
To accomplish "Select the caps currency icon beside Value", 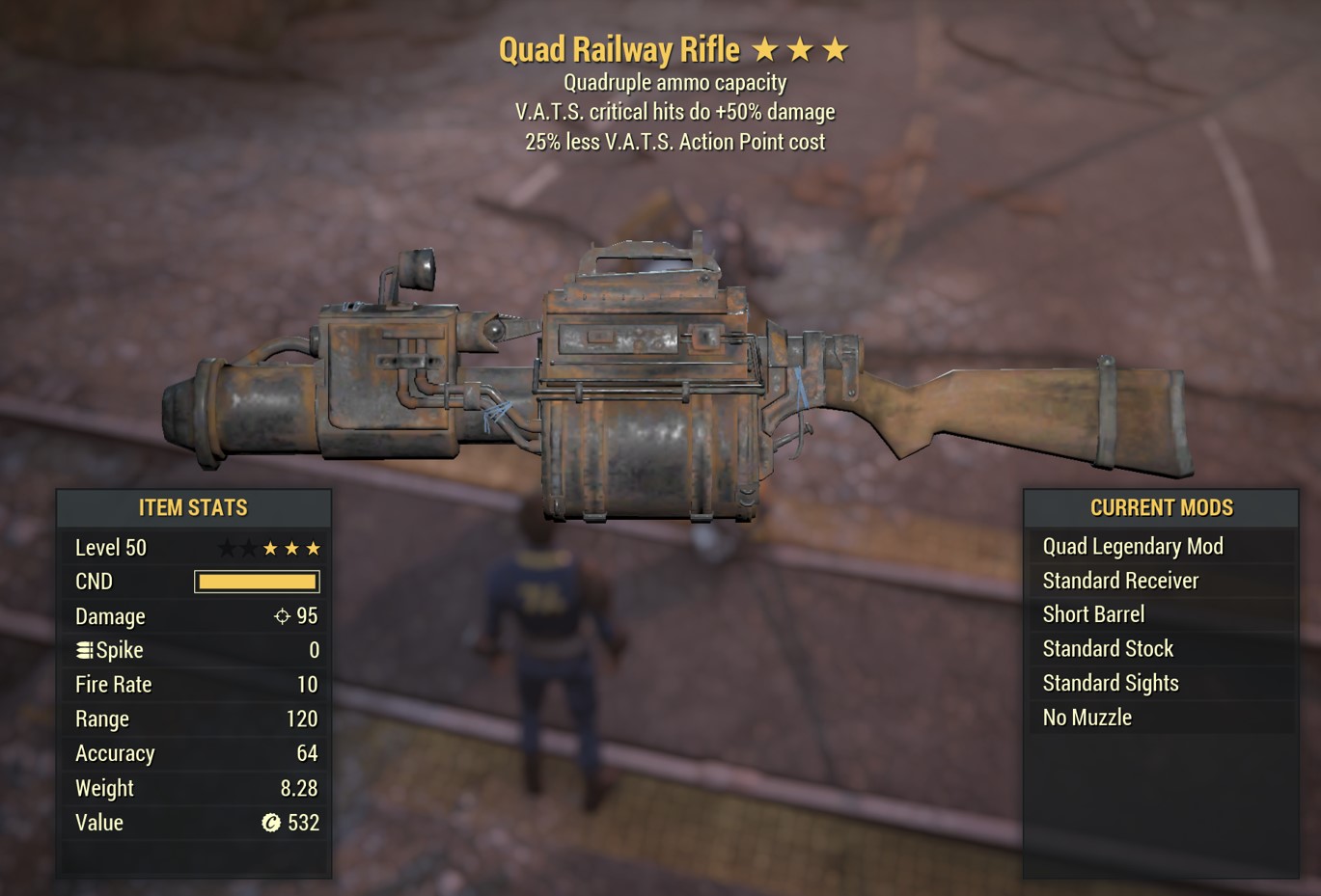I will pos(269,823).
